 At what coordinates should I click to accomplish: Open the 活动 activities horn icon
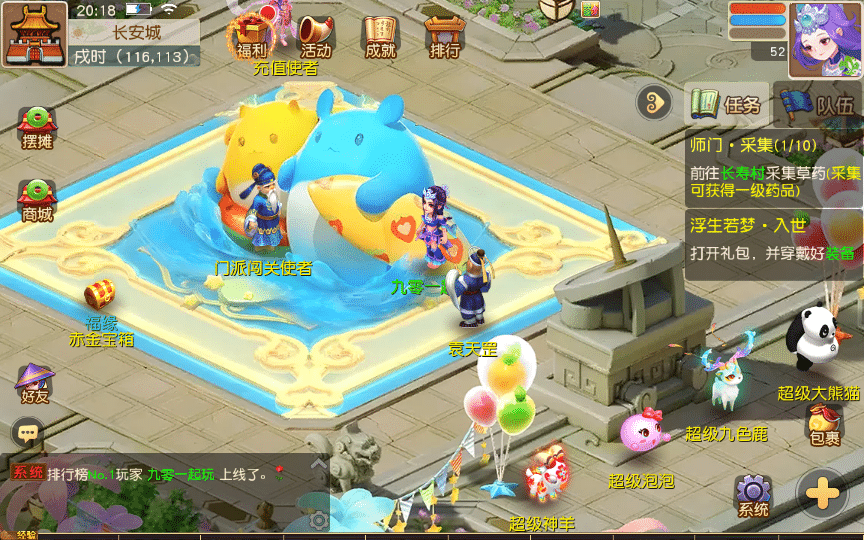(315, 36)
